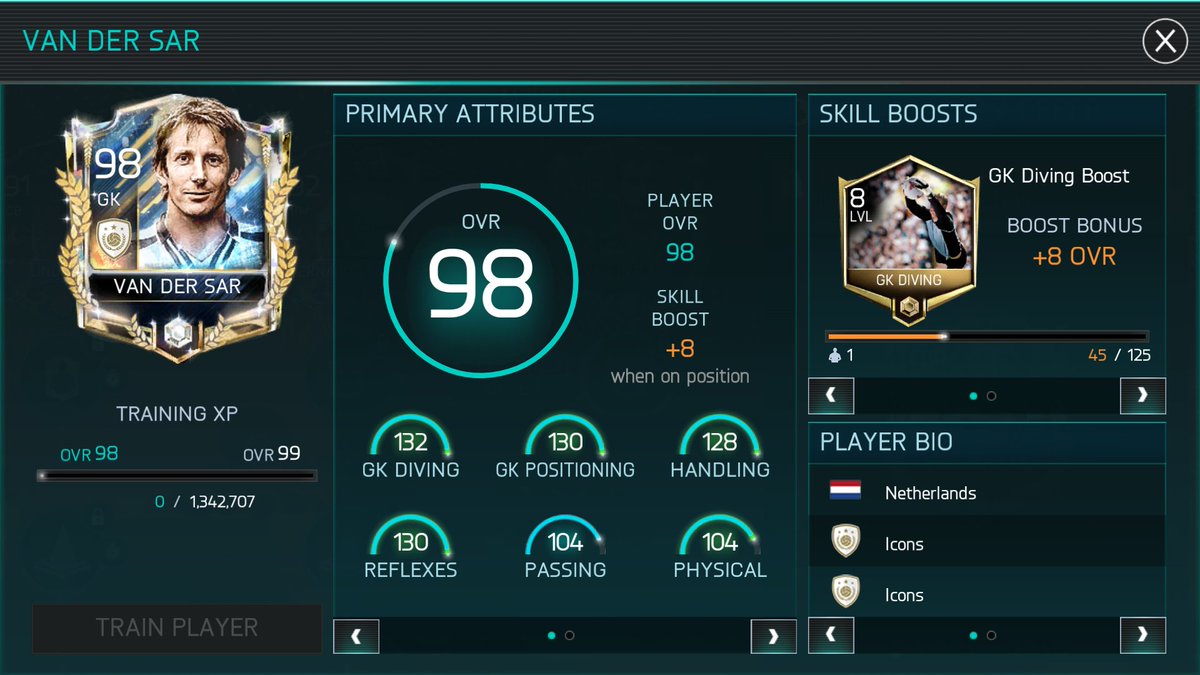This screenshot has width=1200, height=675.
Task: Click the Train Player button
Action: click(x=177, y=628)
